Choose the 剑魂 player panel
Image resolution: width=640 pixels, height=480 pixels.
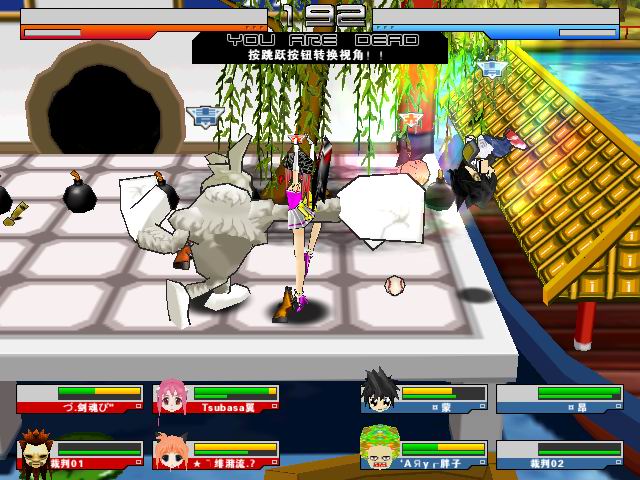pos(84,398)
